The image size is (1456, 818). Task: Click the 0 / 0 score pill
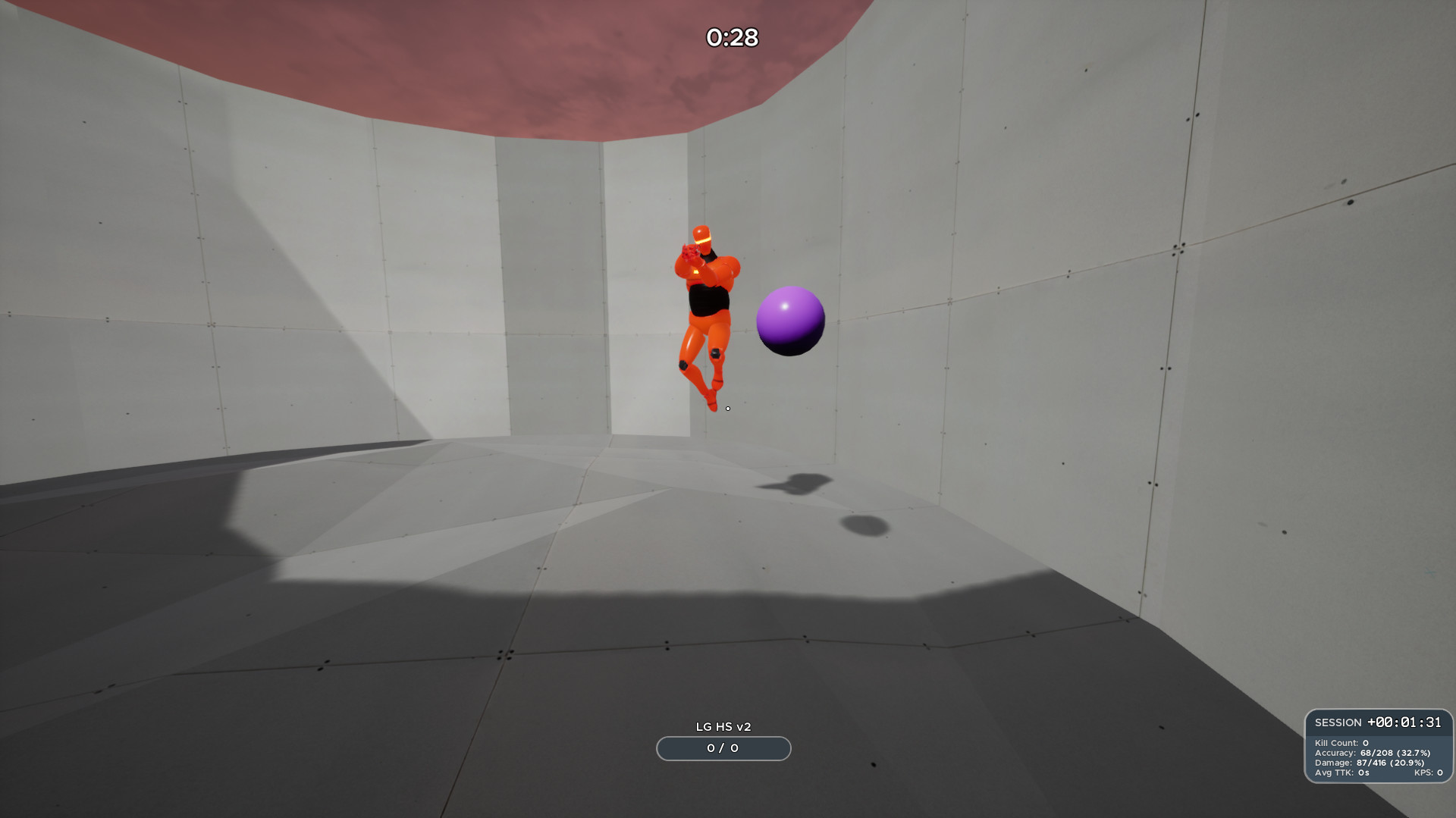pos(723,749)
